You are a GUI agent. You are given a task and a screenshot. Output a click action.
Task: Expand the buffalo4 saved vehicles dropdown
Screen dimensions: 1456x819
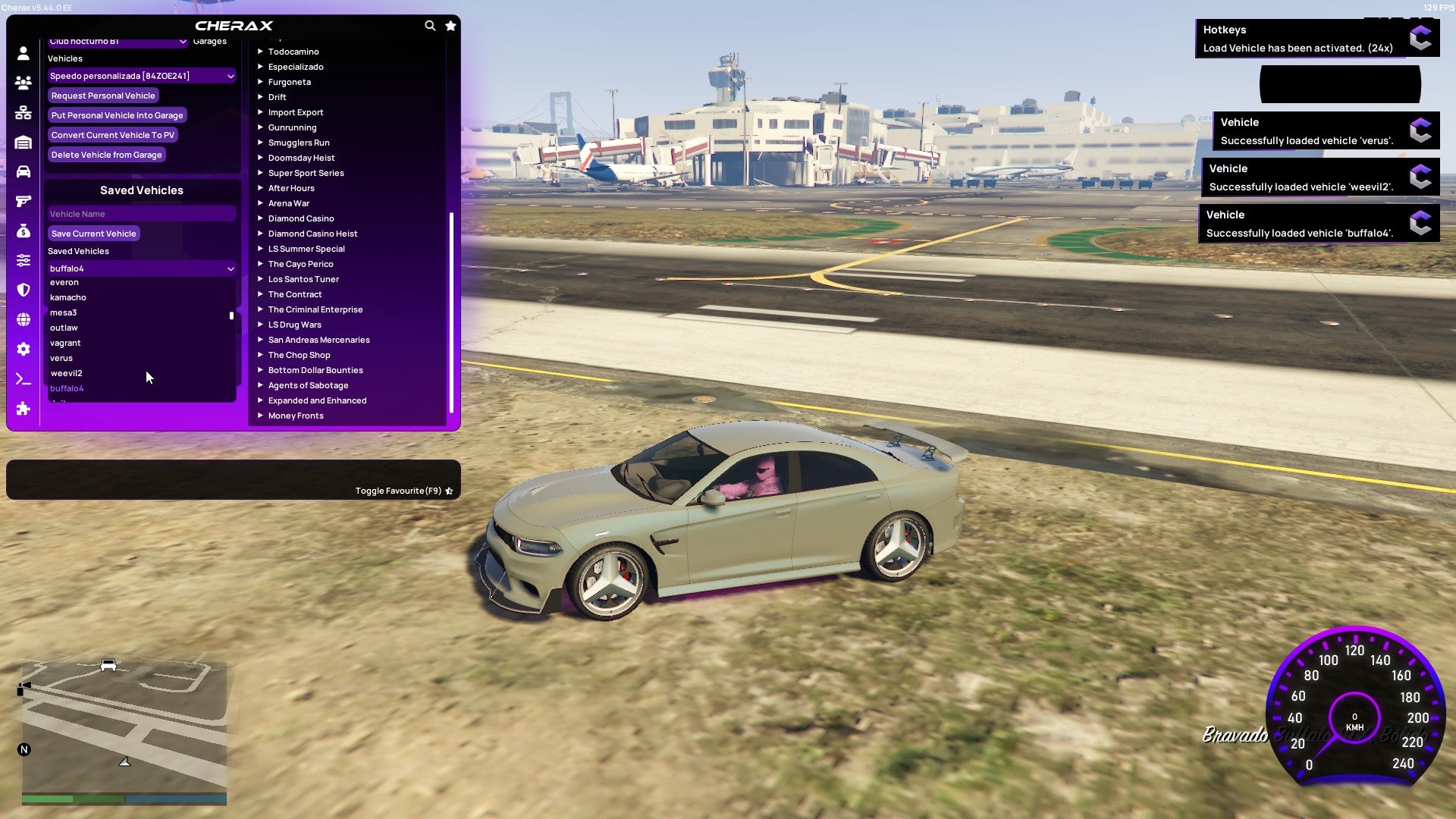click(x=141, y=268)
